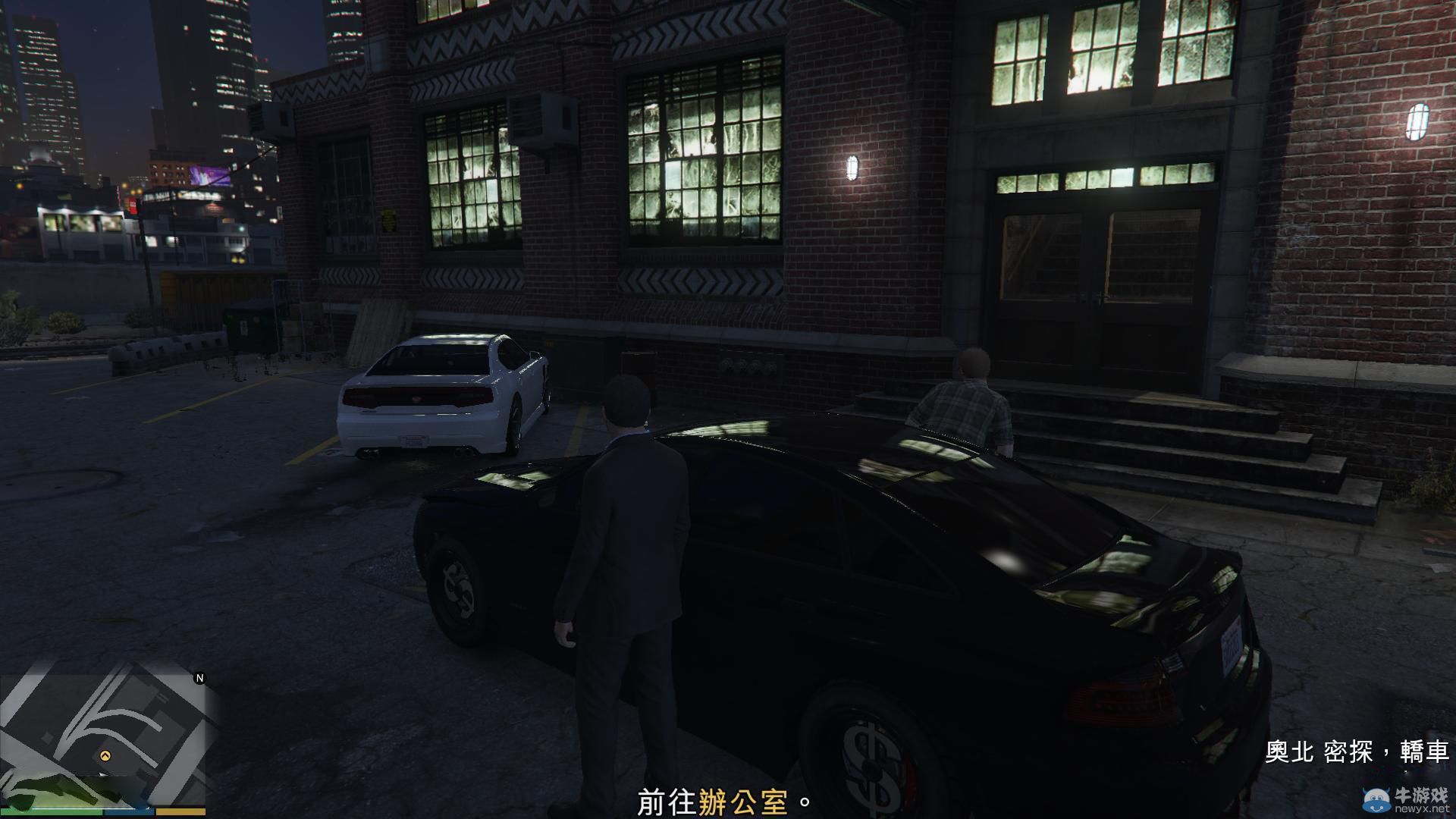Click the orange special ability bar below the minimap
Screen dimensions: 1456x819
pyautogui.click(x=180, y=811)
